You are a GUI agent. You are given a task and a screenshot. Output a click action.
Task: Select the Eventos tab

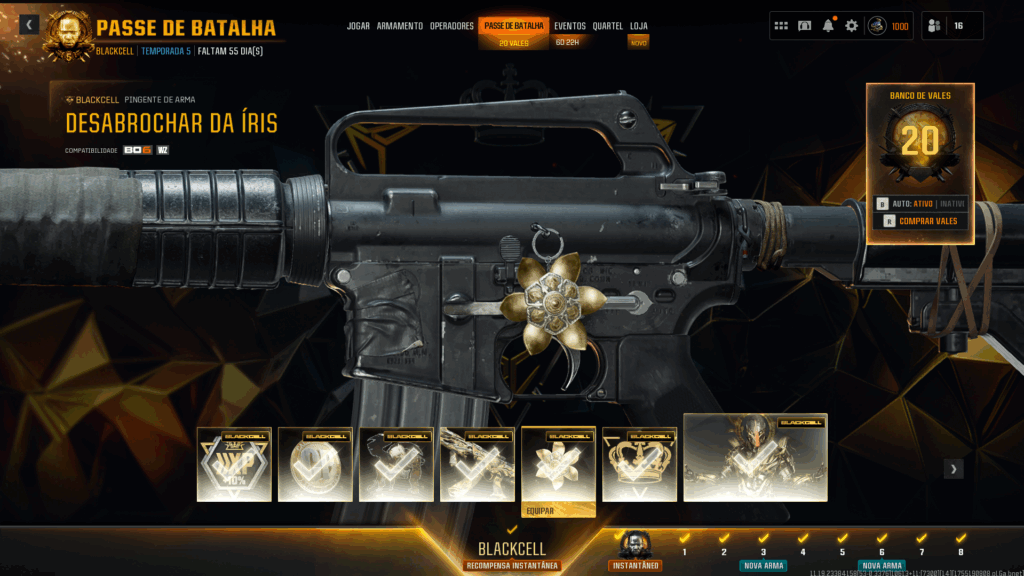(570, 26)
